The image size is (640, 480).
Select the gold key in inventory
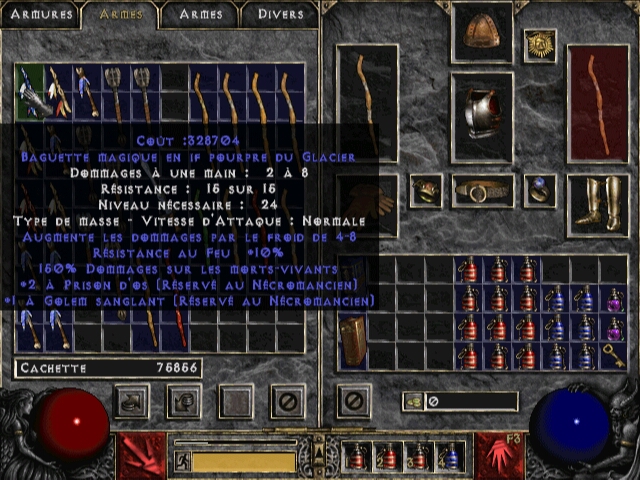tap(614, 355)
